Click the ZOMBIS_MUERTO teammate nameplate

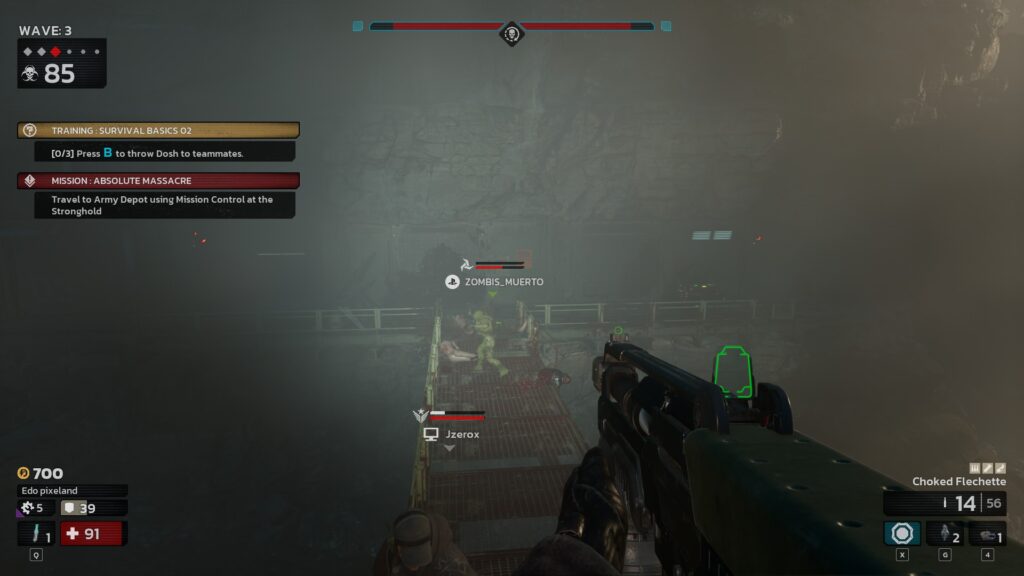[x=495, y=282]
